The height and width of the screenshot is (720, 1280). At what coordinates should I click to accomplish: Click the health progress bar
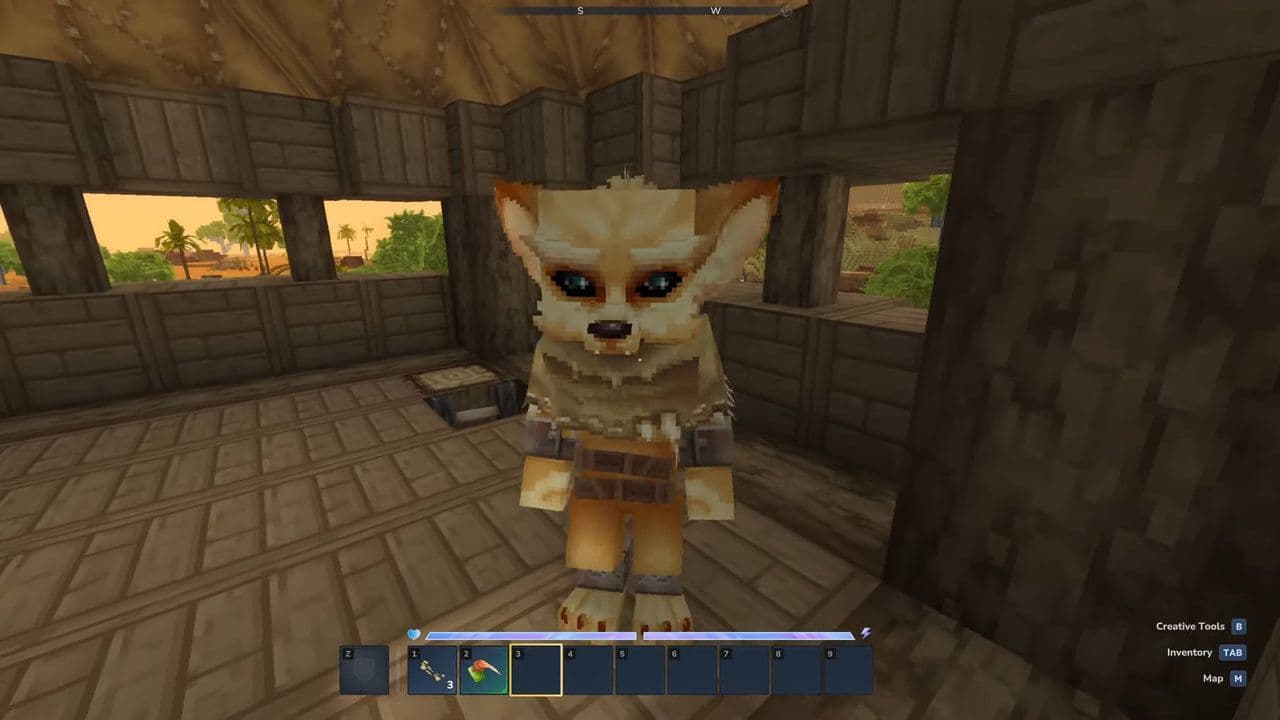coord(530,632)
